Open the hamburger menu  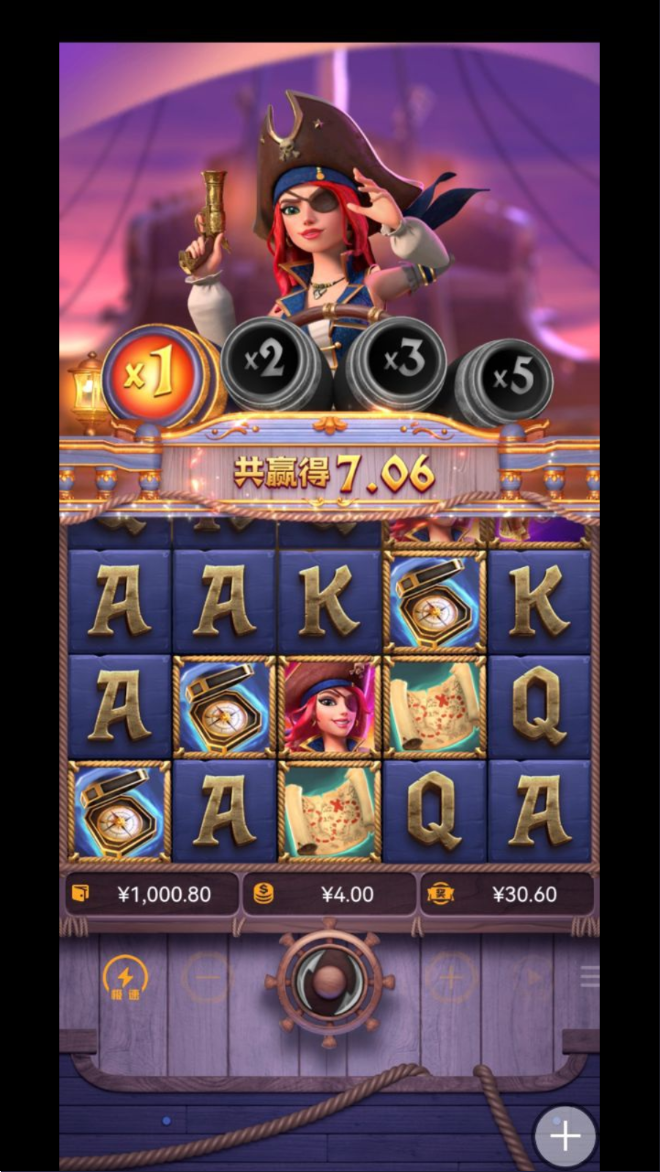[x=589, y=977]
